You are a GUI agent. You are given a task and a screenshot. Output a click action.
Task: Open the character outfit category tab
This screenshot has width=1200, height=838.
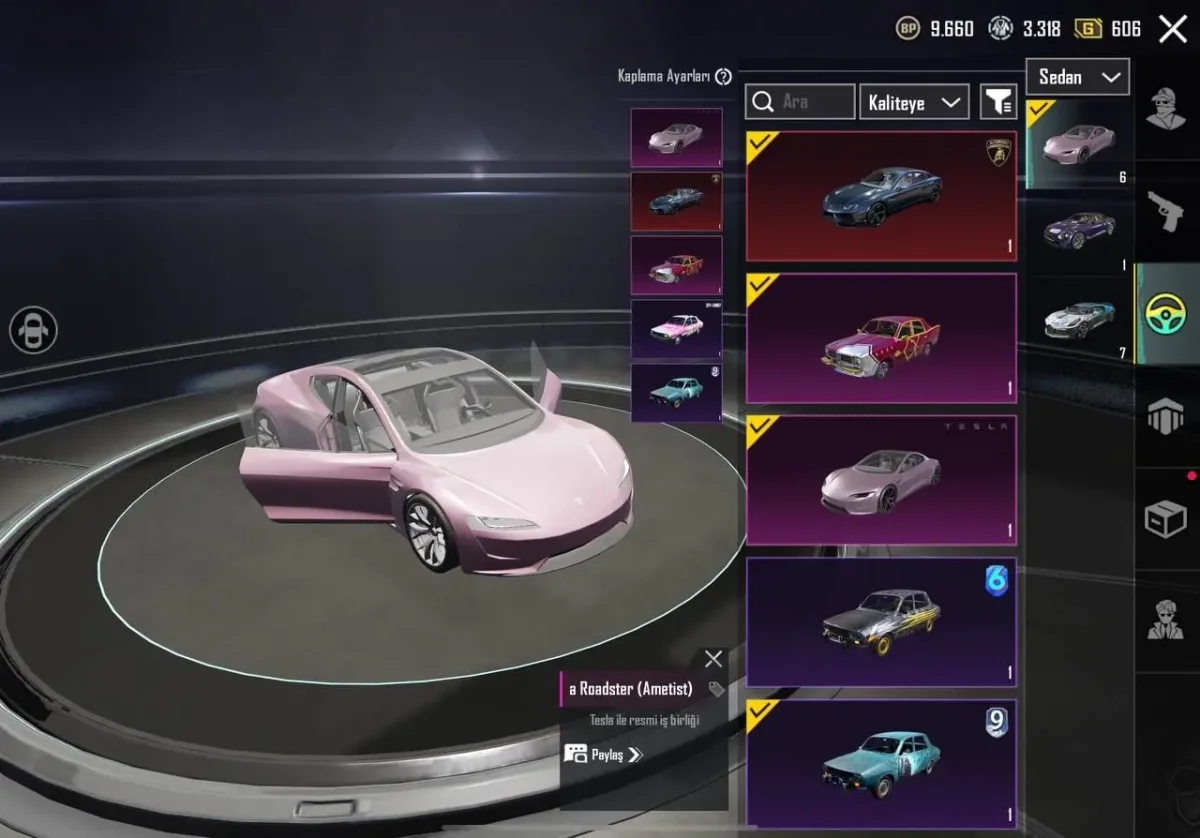1165,109
